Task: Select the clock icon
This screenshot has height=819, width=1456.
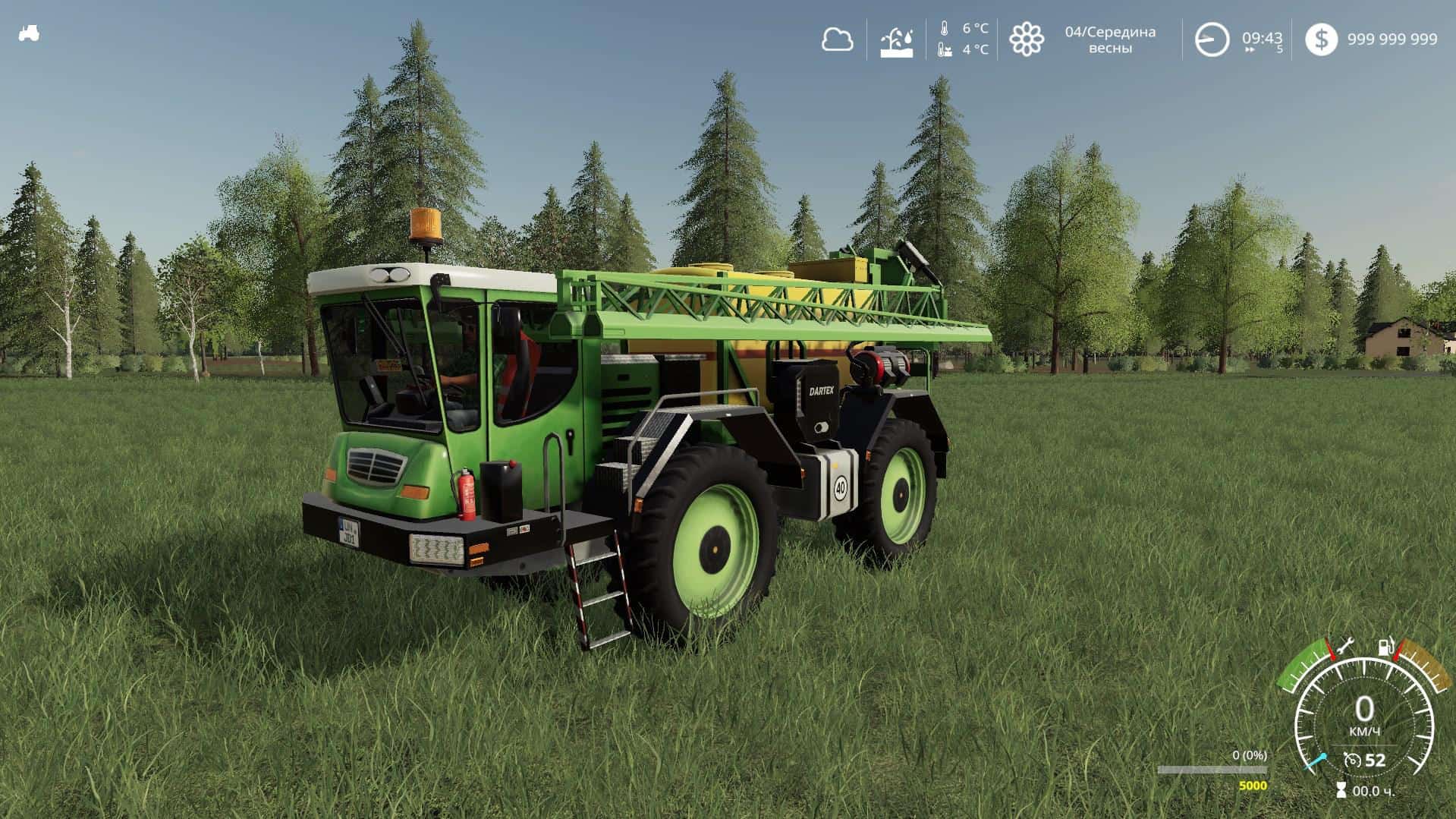Action: 1212,39
